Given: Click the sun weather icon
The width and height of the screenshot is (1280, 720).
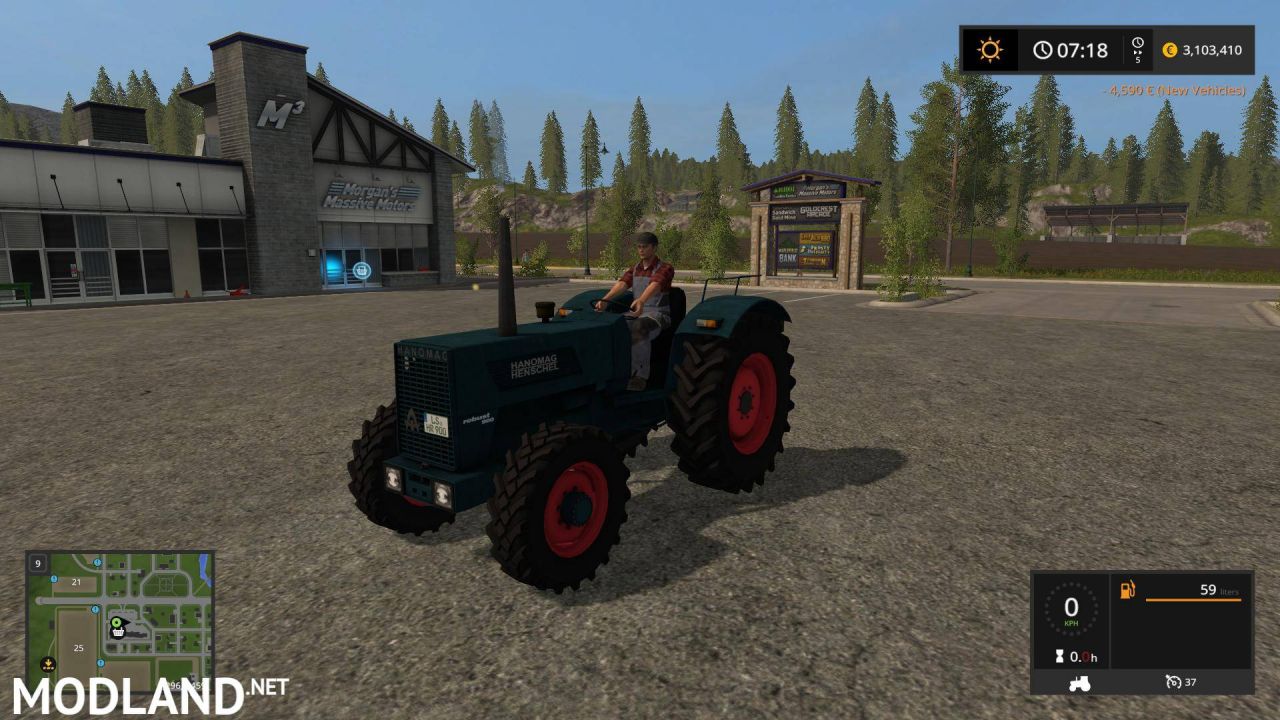Looking at the screenshot, I should click(988, 49).
